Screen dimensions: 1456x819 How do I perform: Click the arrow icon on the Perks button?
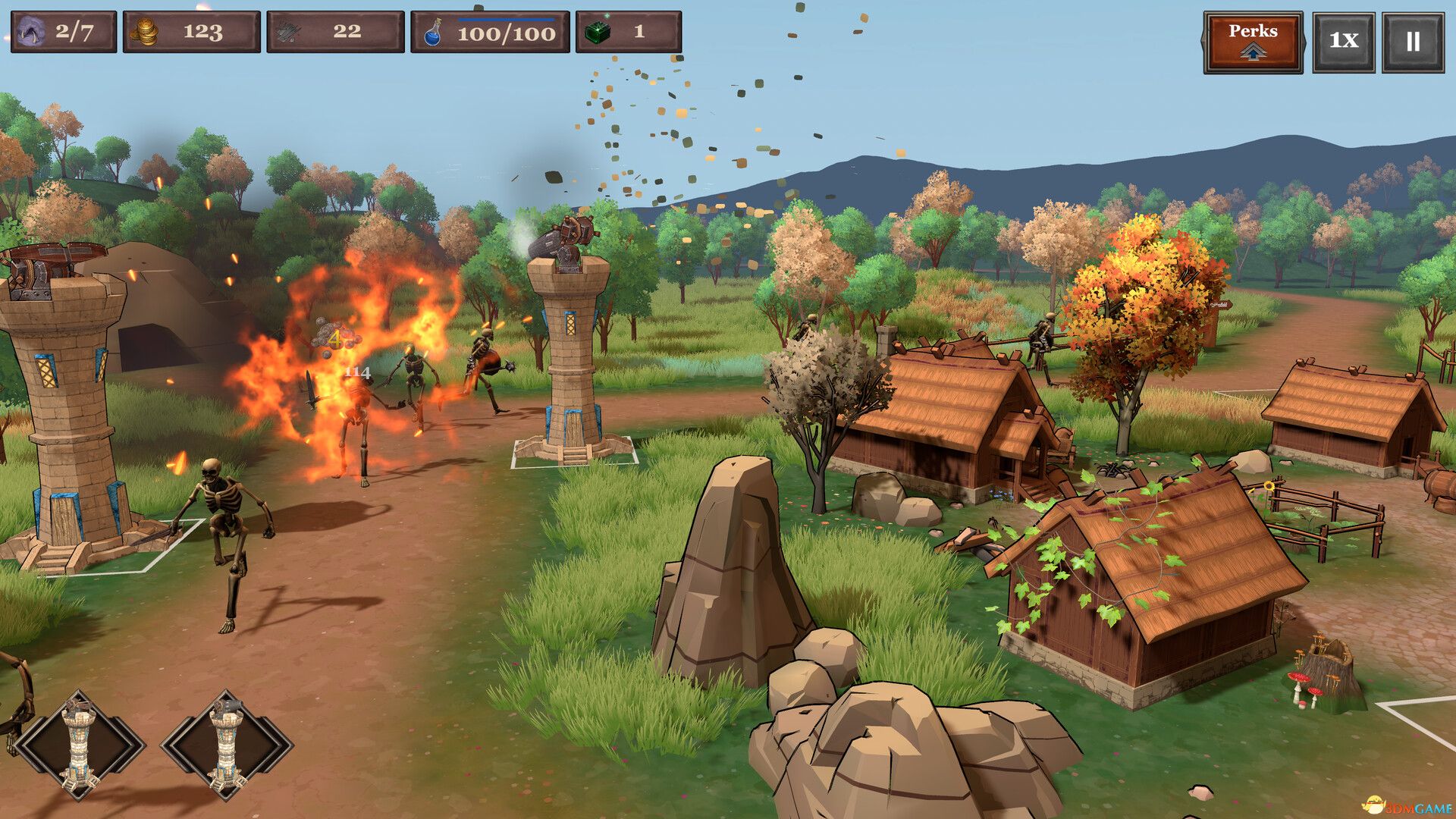click(x=1252, y=51)
